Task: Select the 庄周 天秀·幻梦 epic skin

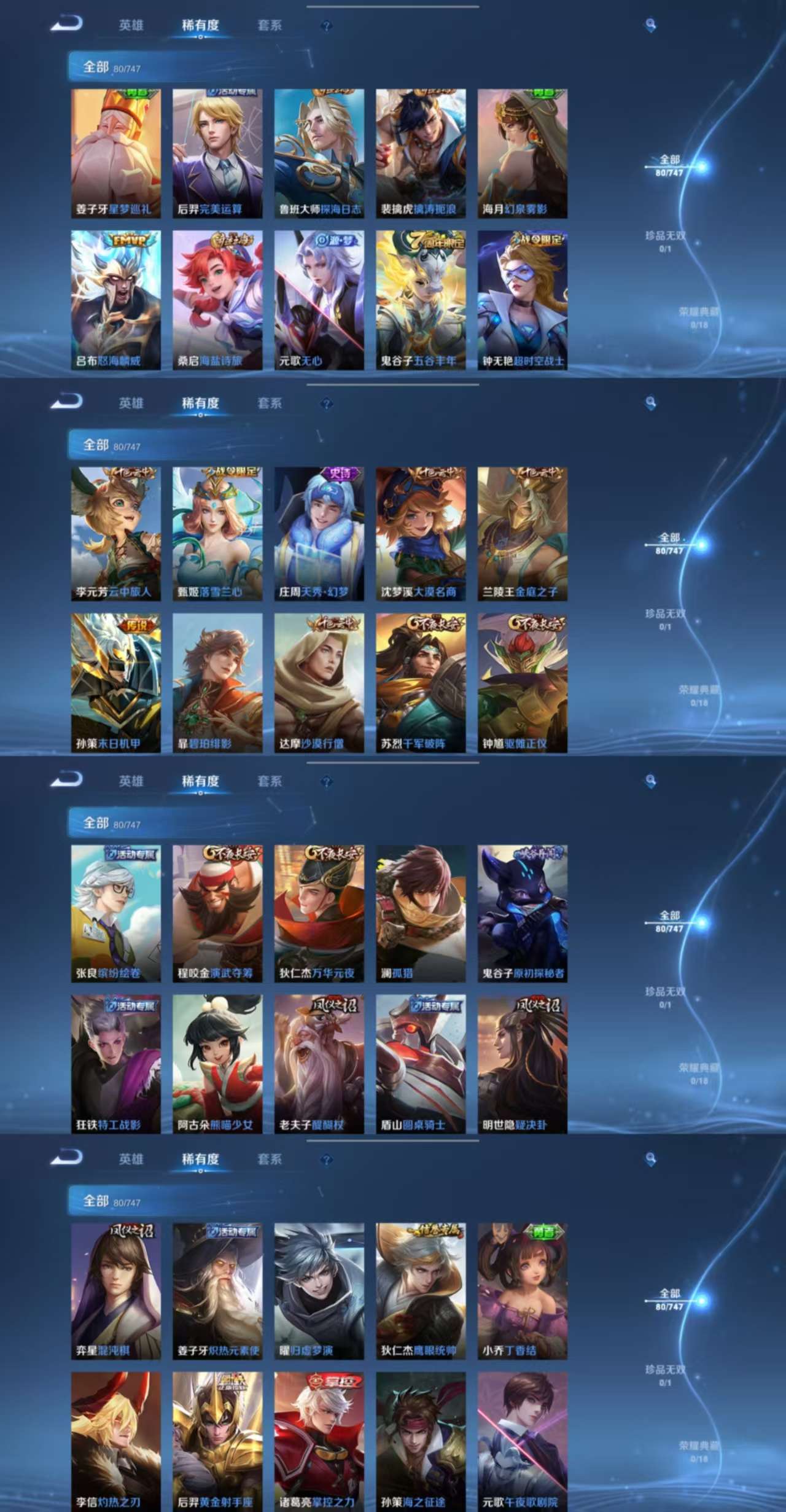Action: (319, 534)
